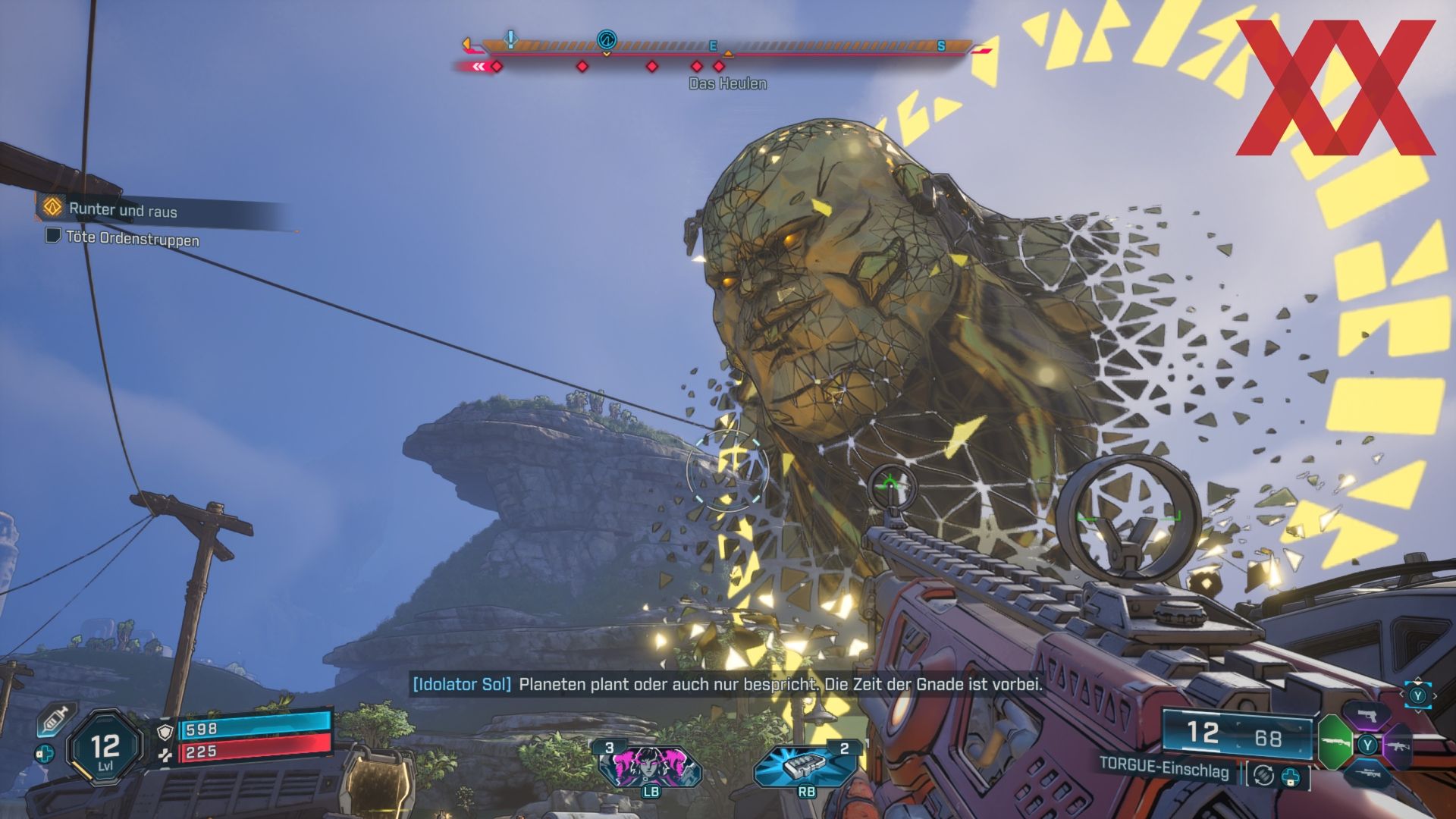Click the "TORGUE-Einschlag" weapon mode label
The width and height of the screenshot is (1456, 819).
point(1164,767)
